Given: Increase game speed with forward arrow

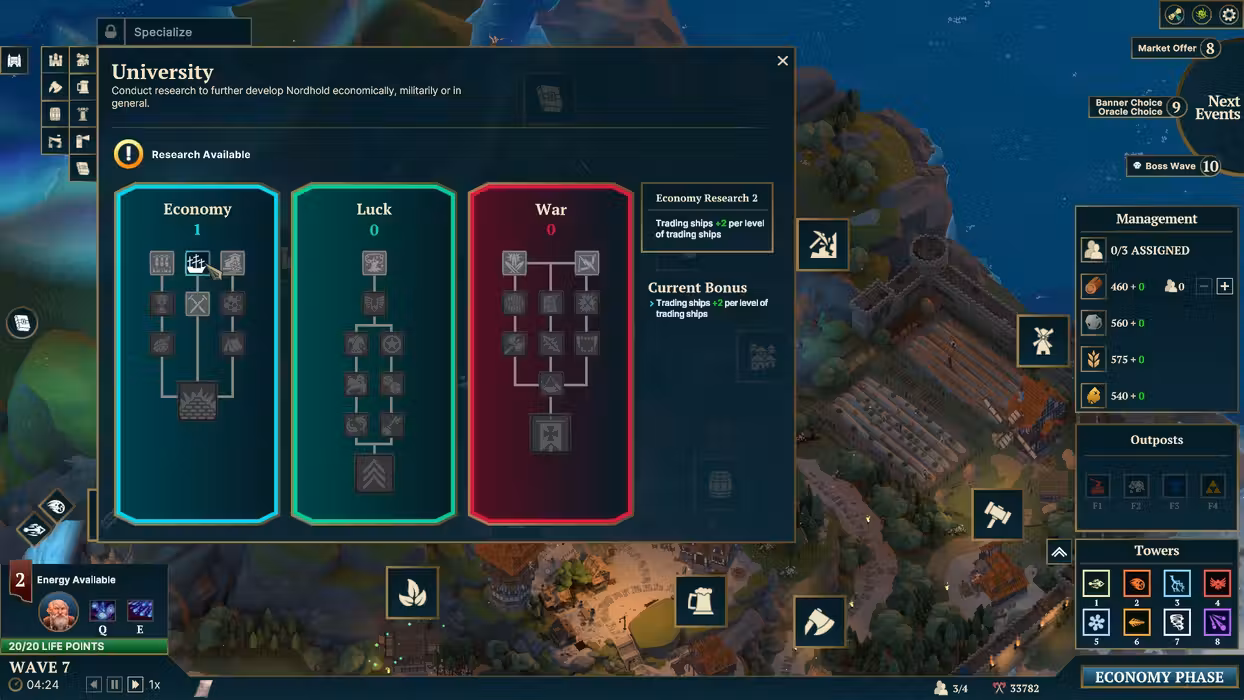Looking at the screenshot, I should 134,685.
